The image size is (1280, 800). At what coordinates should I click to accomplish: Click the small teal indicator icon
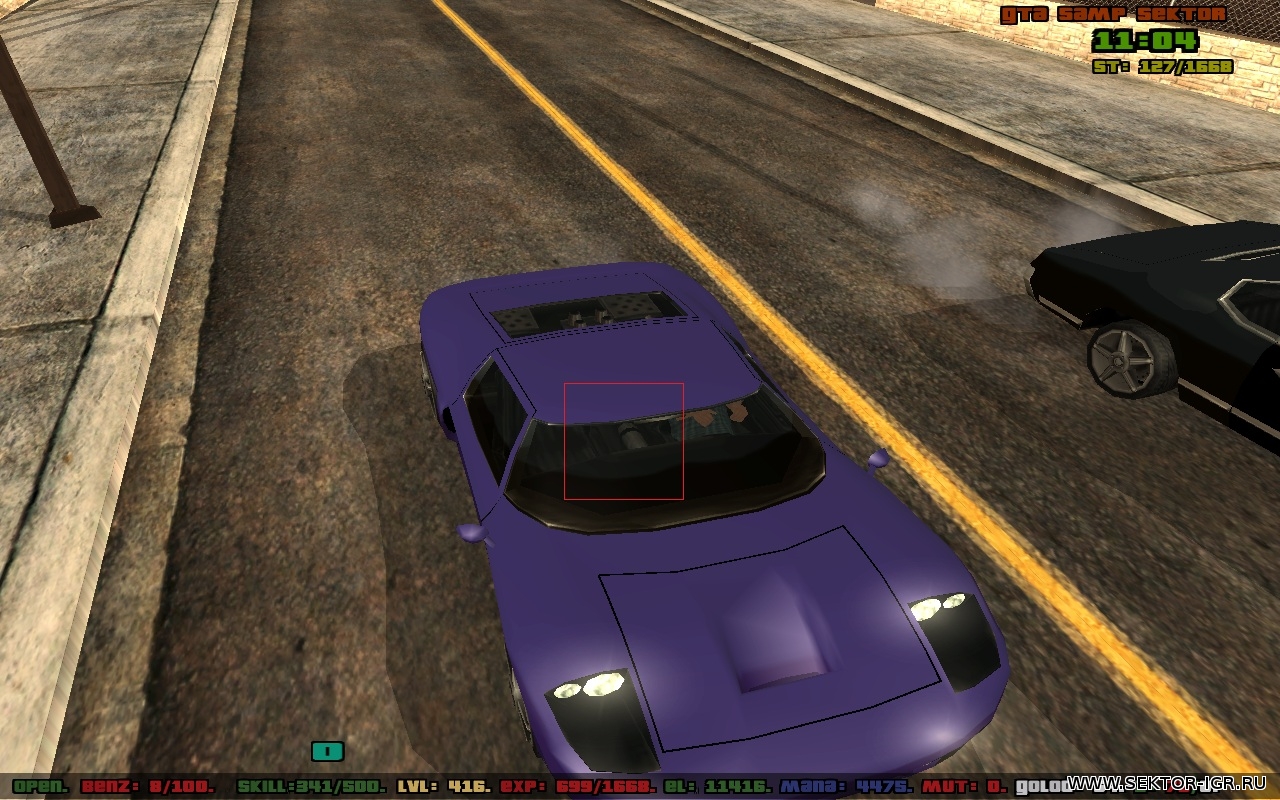pos(327,750)
